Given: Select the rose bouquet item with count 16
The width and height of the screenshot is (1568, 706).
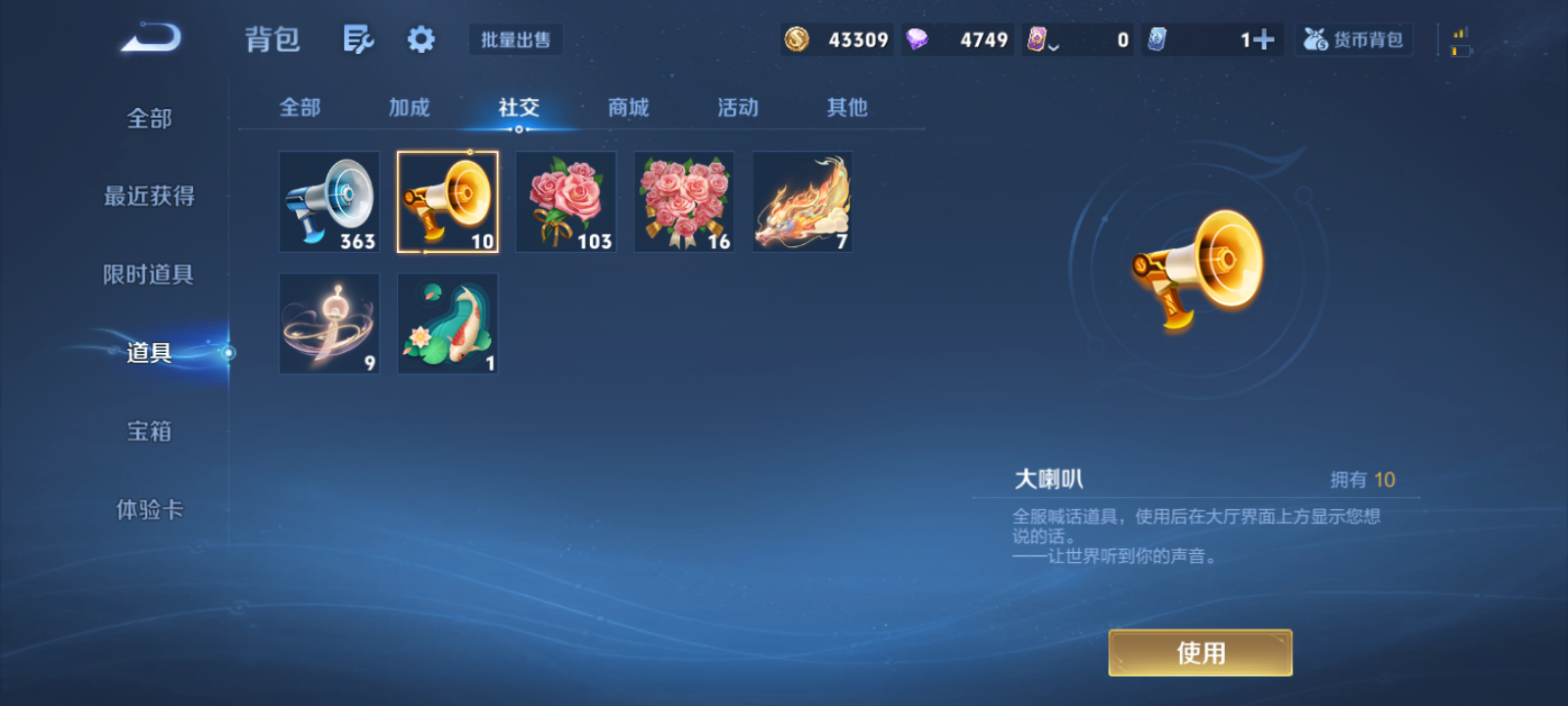Looking at the screenshot, I should [683, 201].
